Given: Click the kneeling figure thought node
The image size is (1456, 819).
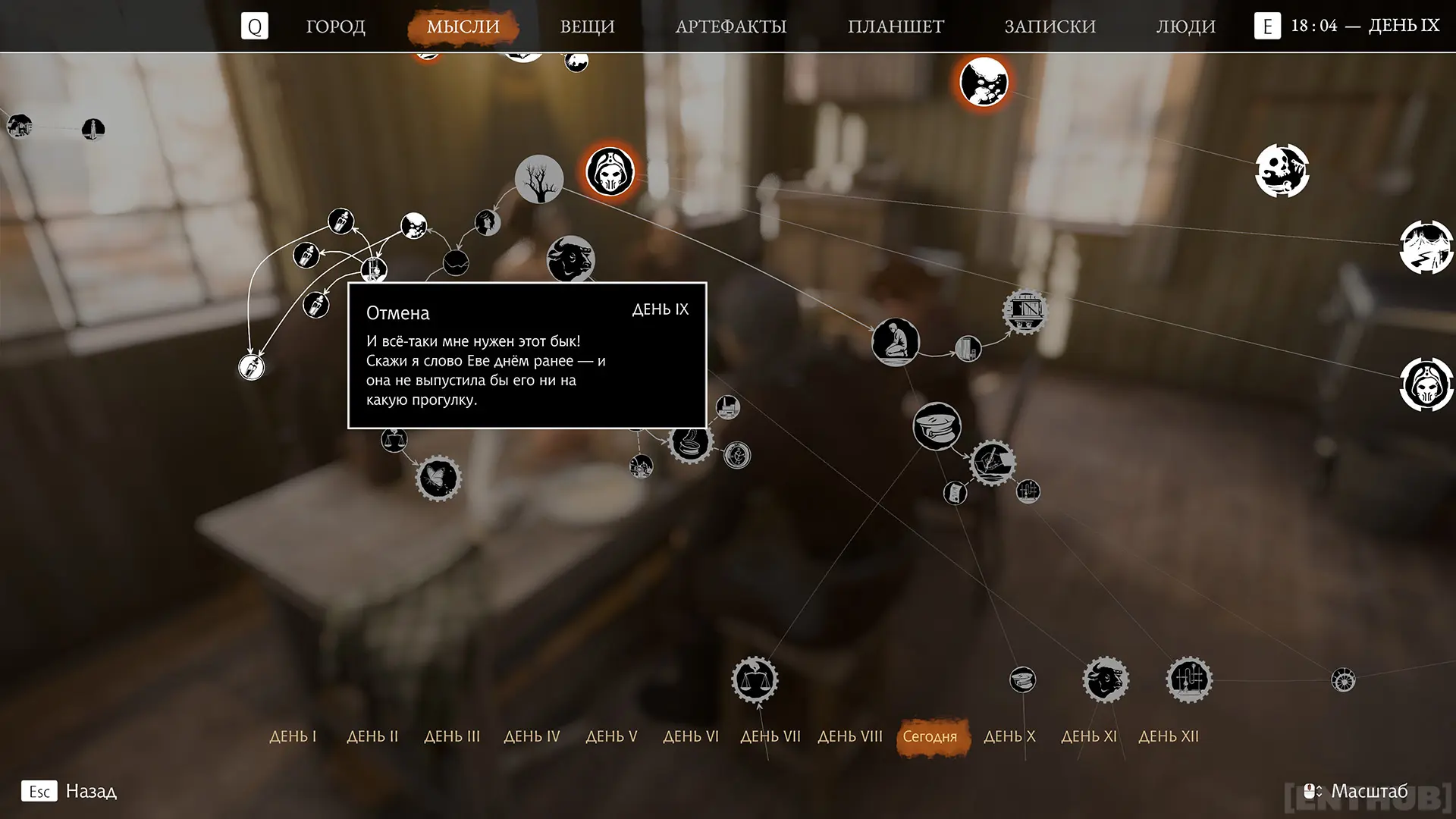Looking at the screenshot, I should [x=895, y=342].
